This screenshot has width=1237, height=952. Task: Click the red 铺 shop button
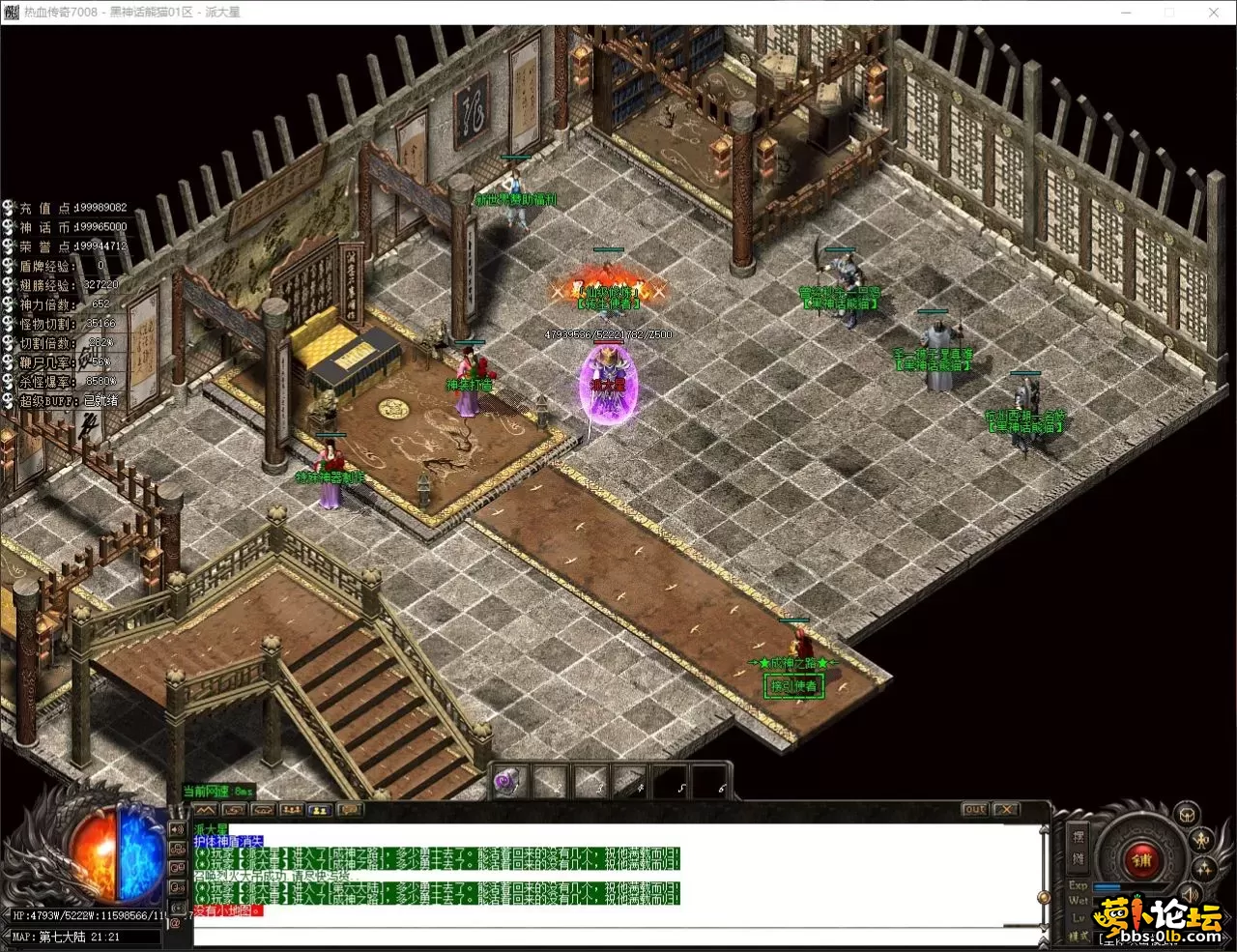(x=1142, y=858)
